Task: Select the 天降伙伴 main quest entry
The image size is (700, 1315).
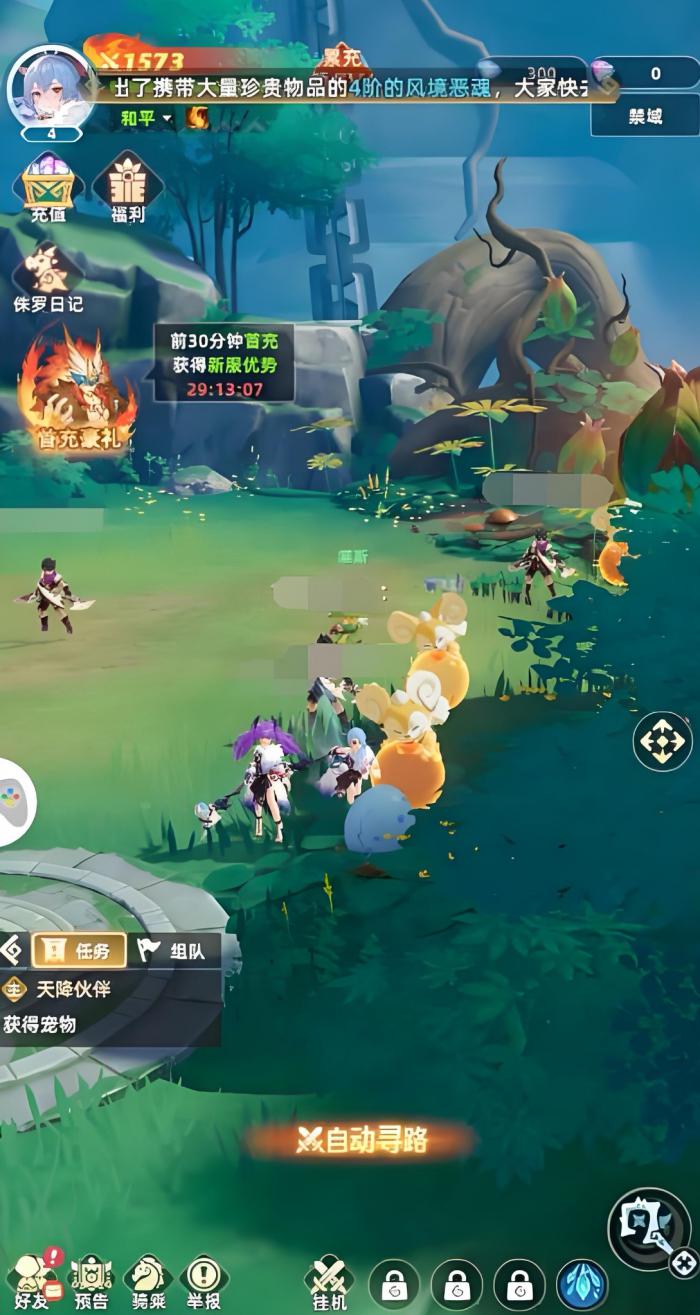Action: [x=70, y=990]
